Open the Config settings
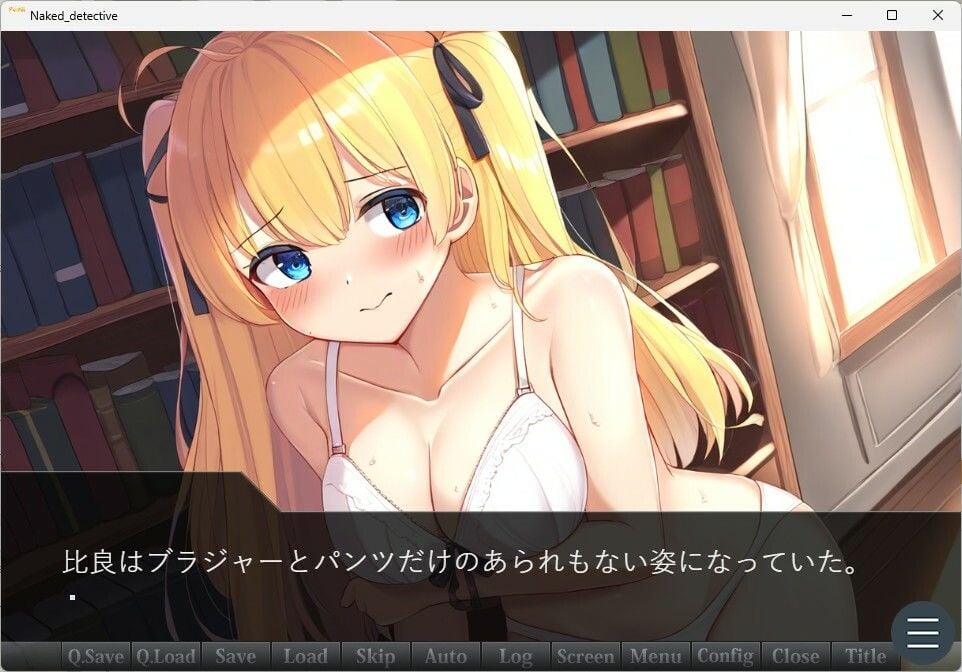 [x=725, y=656]
